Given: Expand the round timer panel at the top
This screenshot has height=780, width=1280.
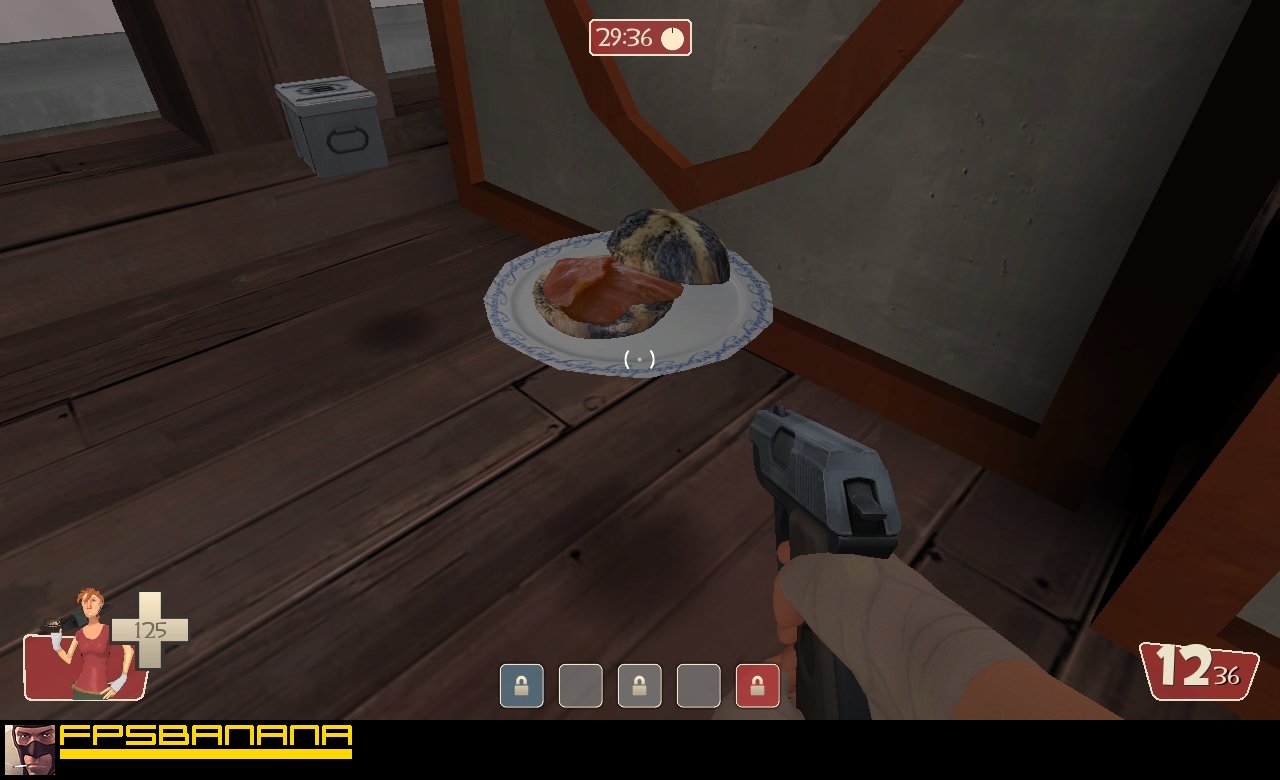Looking at the screenshot, I should 642,40.
